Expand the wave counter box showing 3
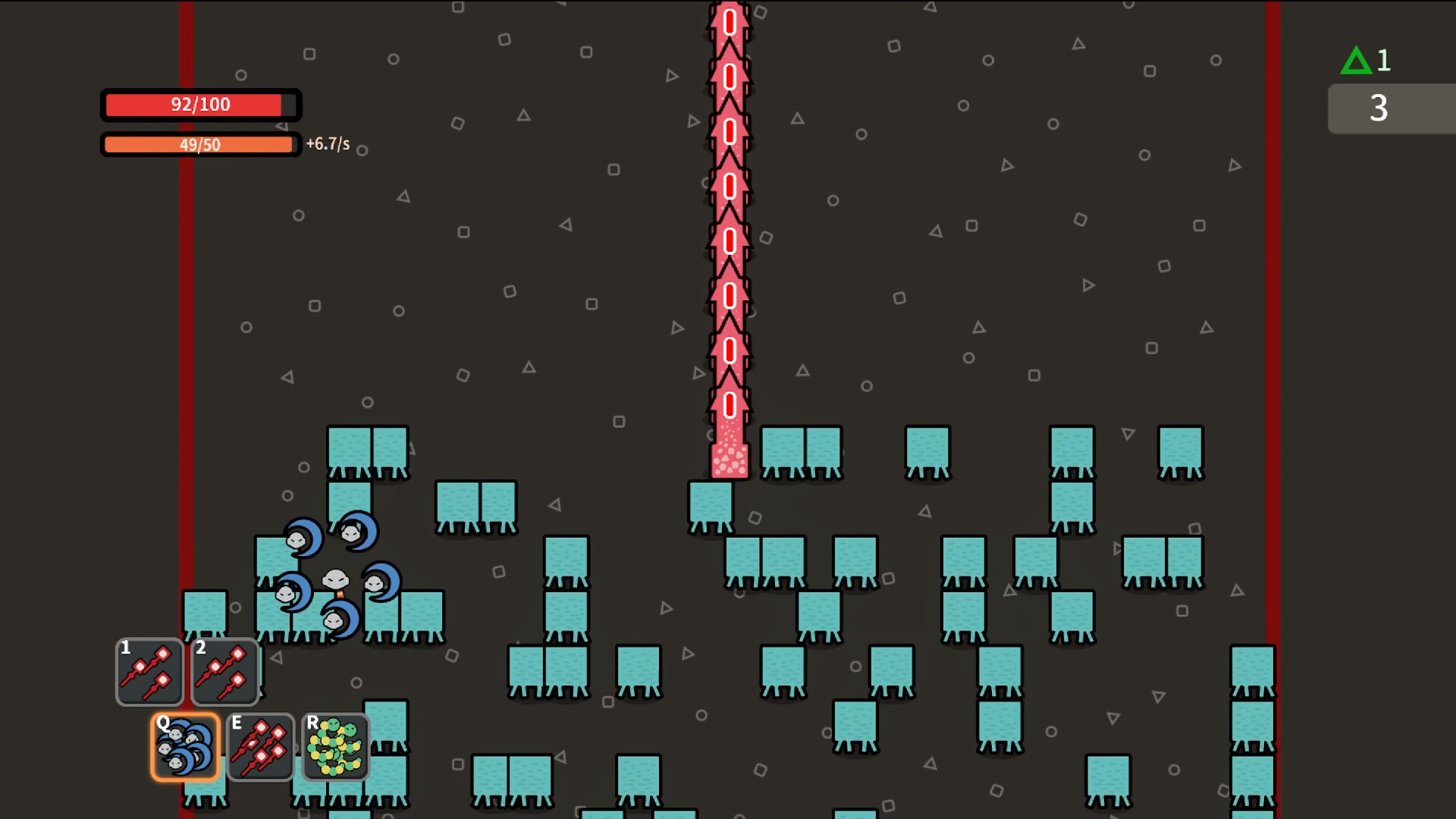The height and width of the screenshot is (819, 1456). [1379, 108]
